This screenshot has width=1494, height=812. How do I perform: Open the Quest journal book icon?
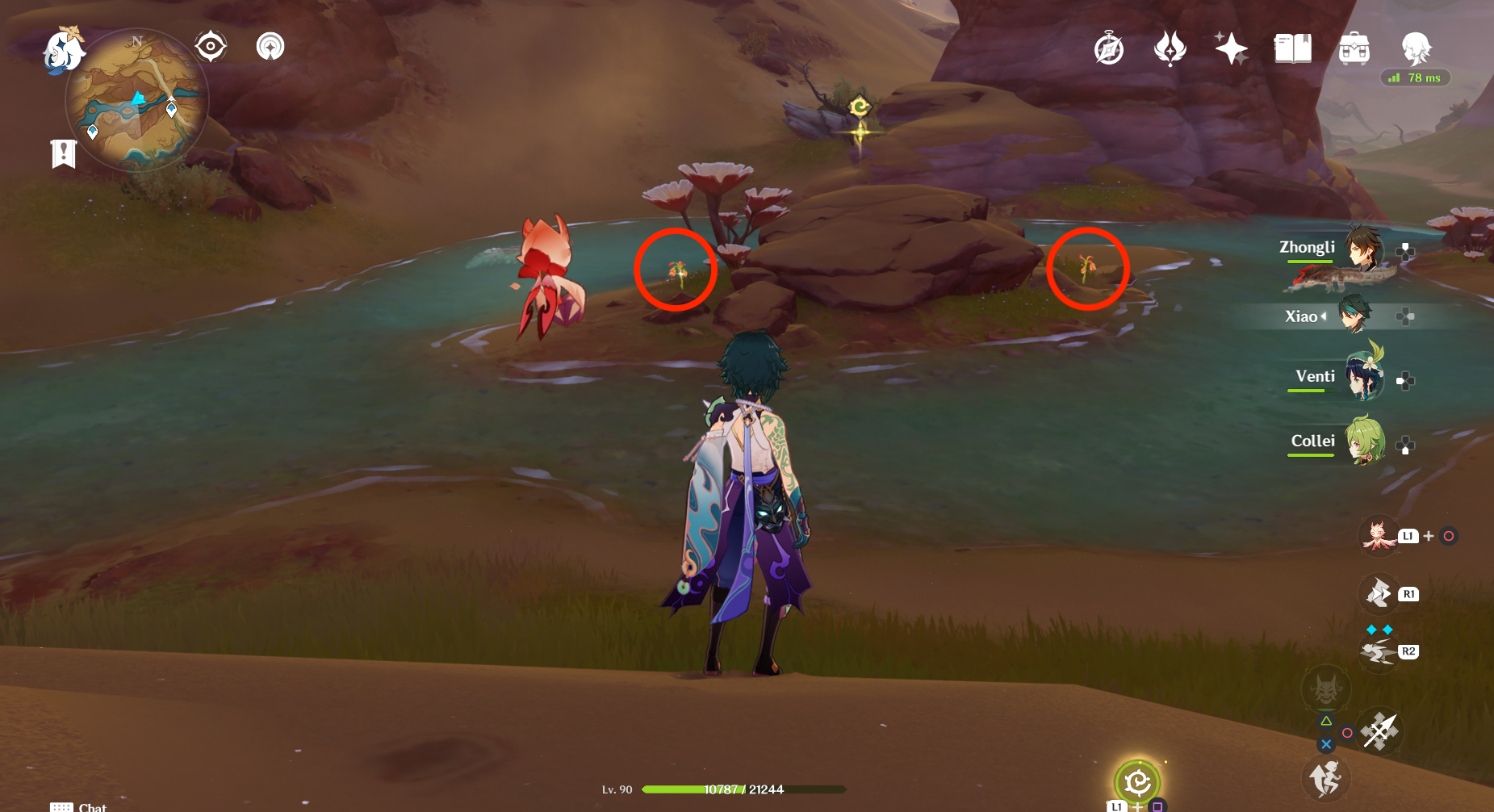coord(1293,48)
